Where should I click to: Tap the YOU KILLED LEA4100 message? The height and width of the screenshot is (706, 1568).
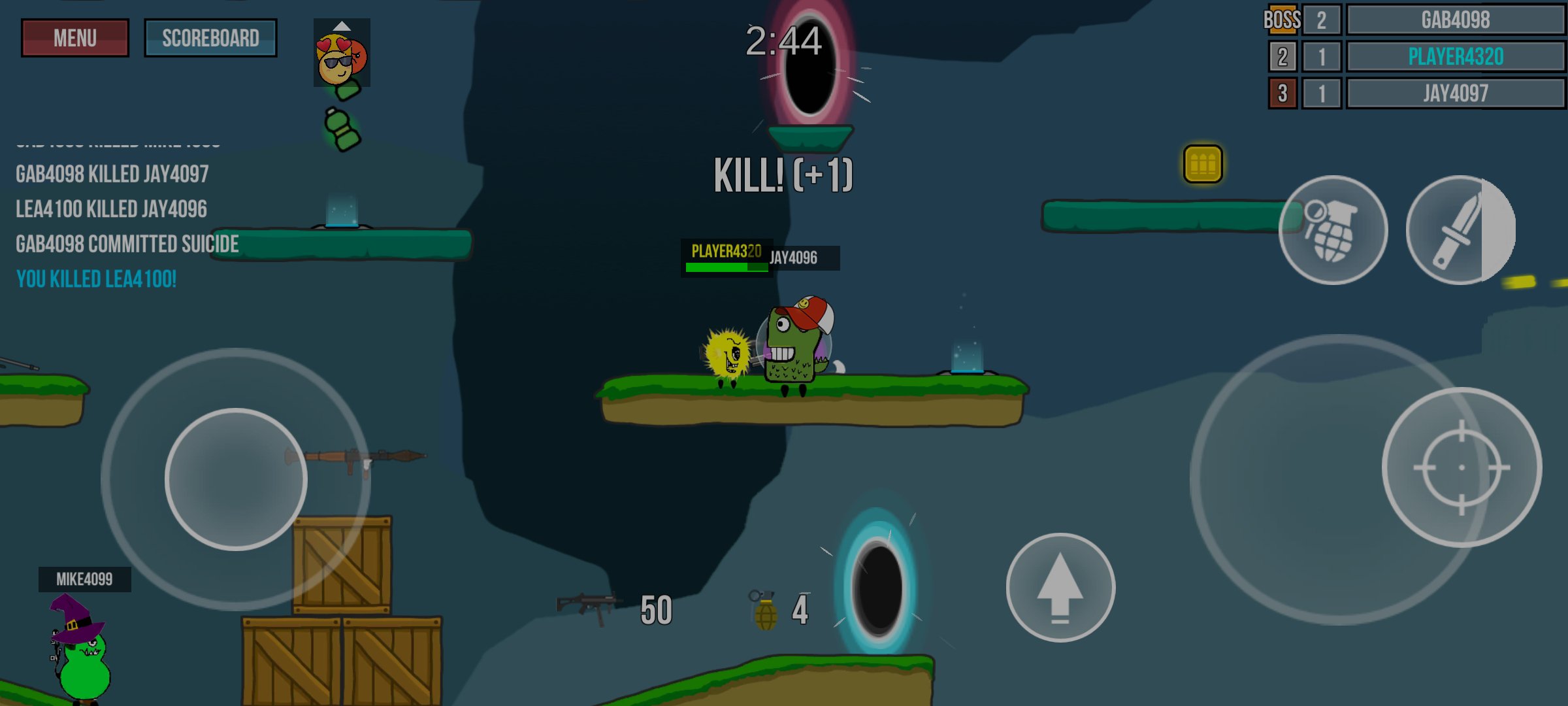(95, 279)
